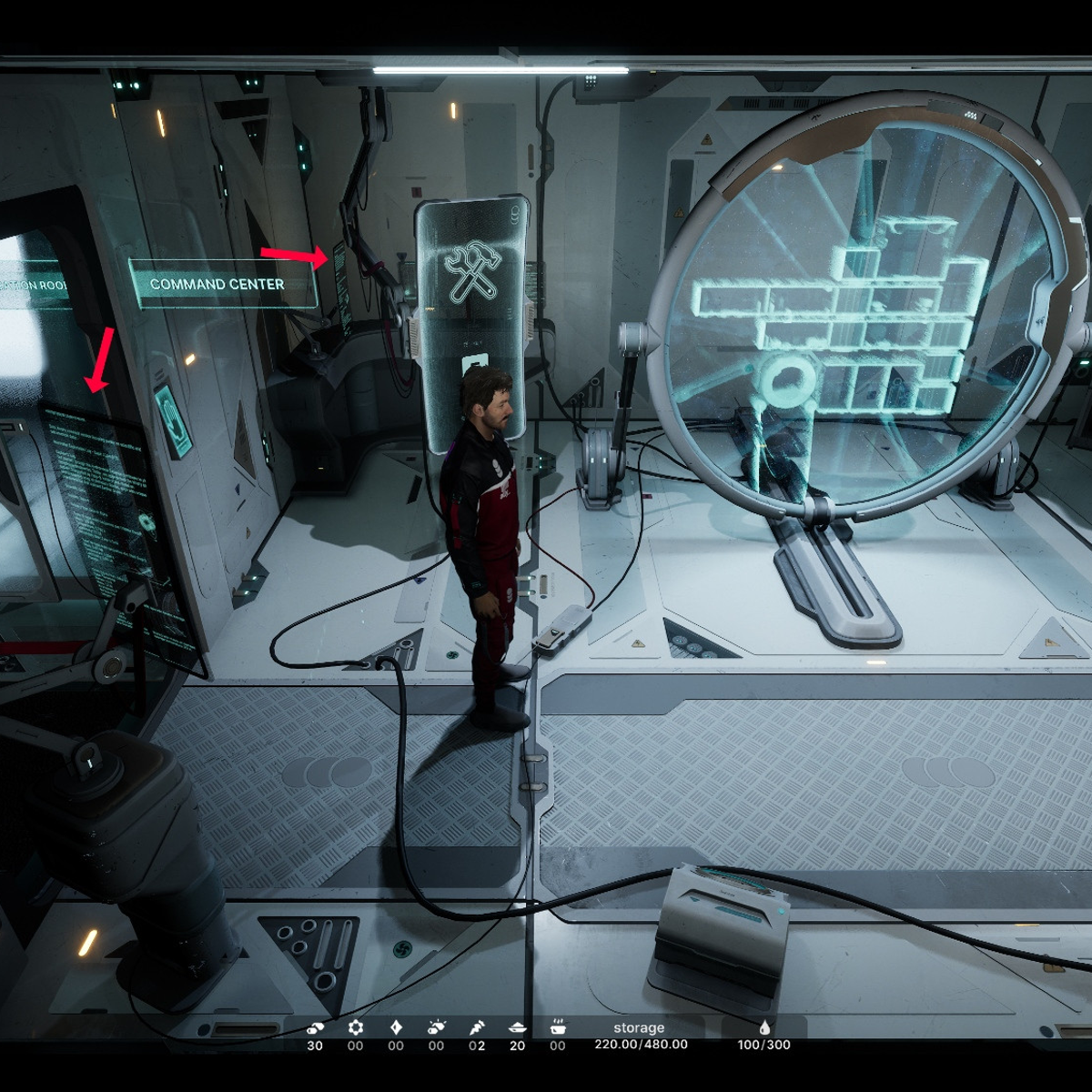Click the metals resource icon
The height and width of the screenshot is (1092, 1092).
pos(315,1027)
